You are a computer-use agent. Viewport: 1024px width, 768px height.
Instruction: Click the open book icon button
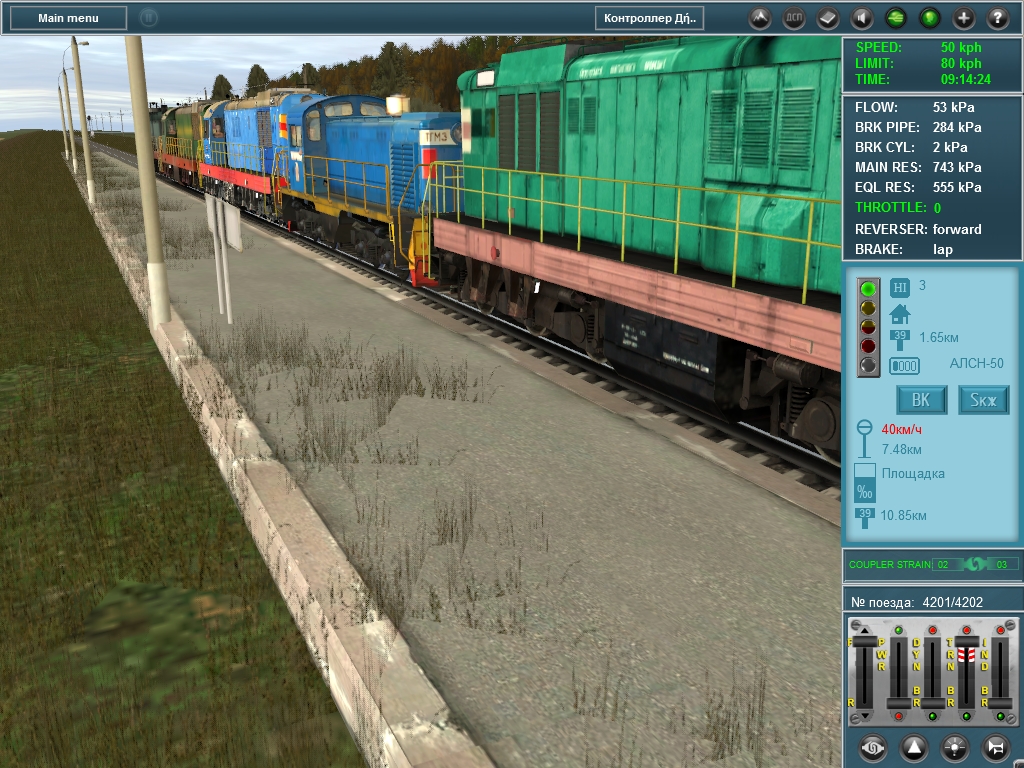[828, 18]
